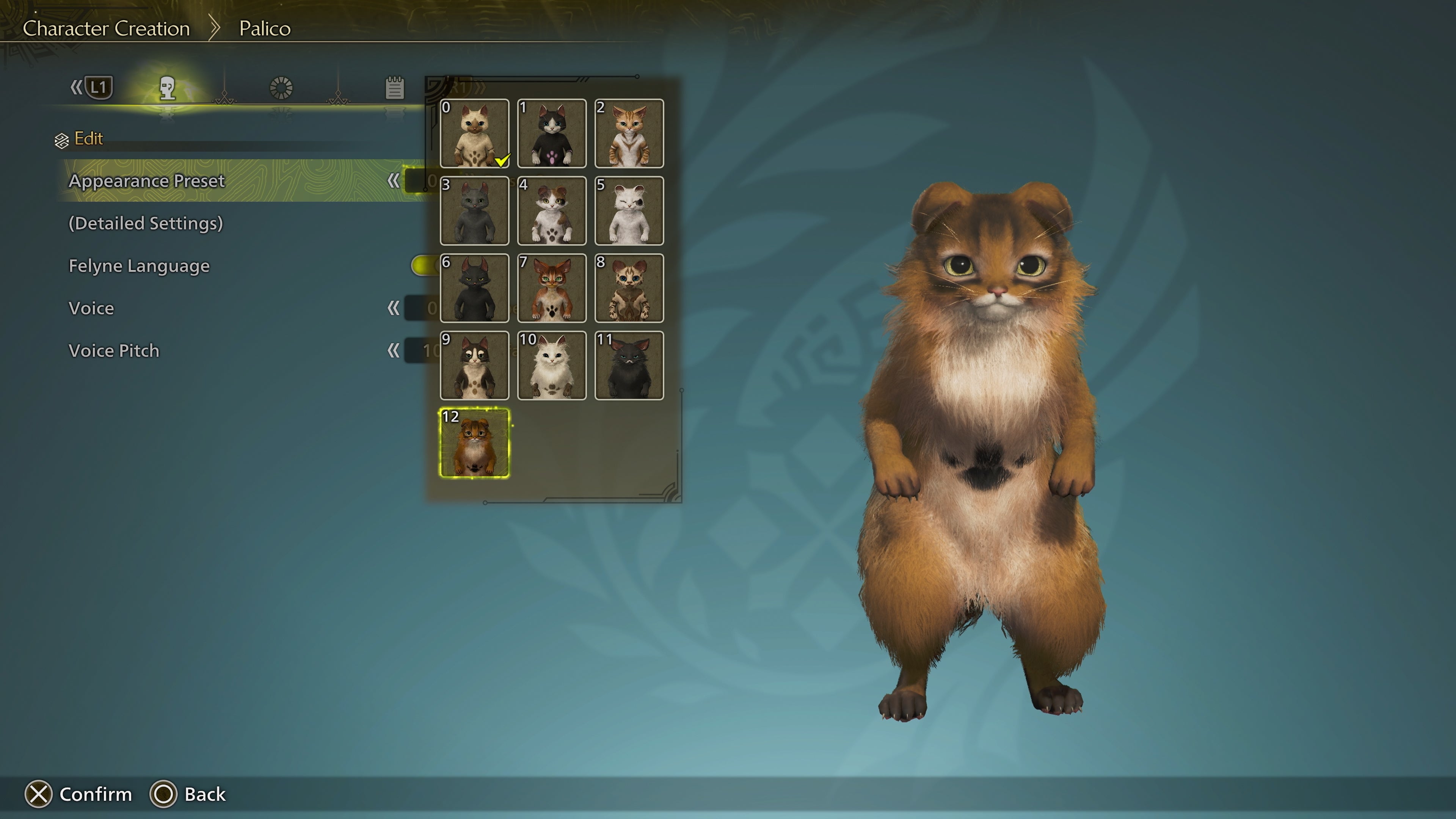Select preset 9 black-masked cat

474,366
